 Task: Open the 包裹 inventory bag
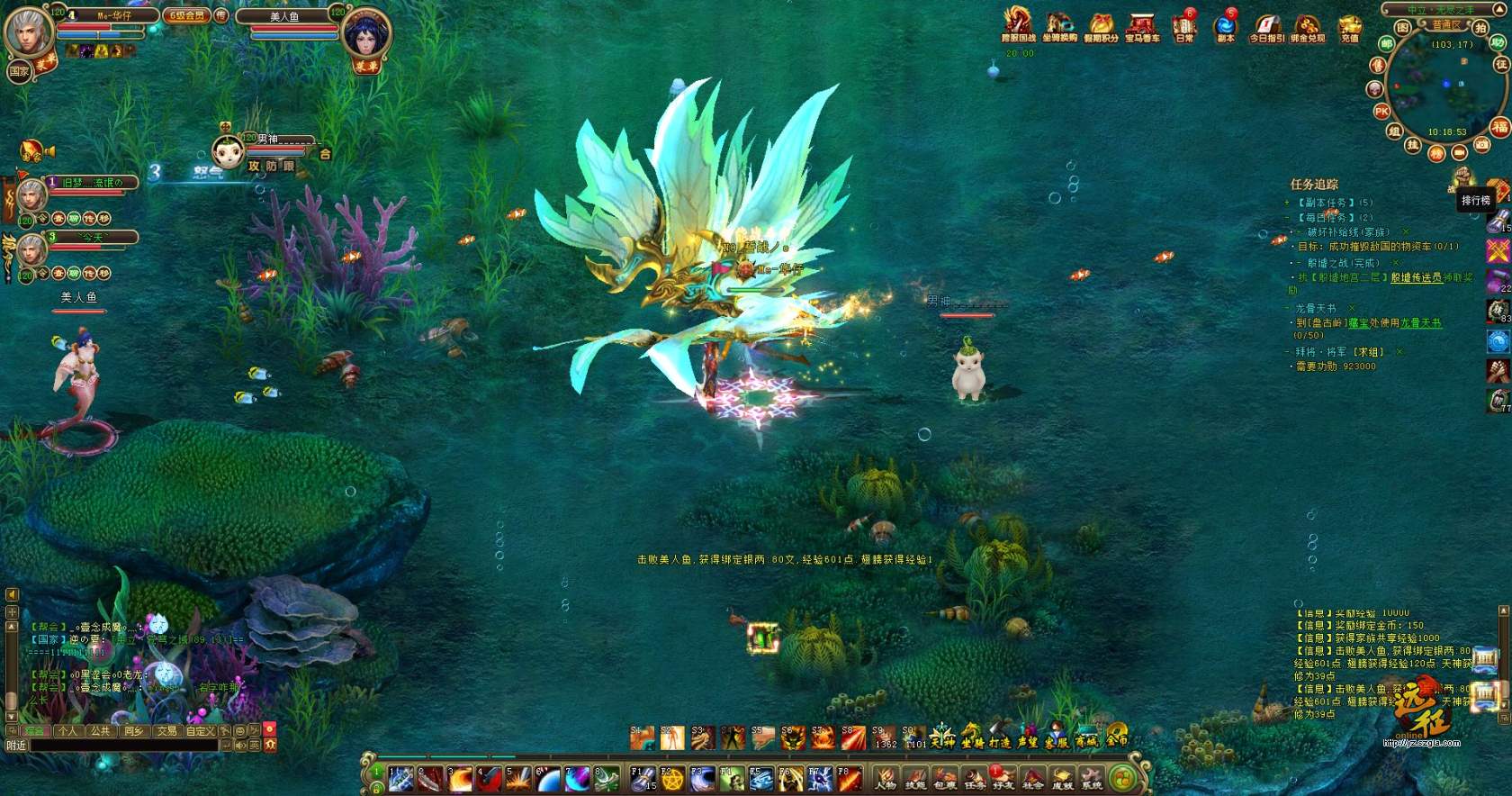point(944,778)
